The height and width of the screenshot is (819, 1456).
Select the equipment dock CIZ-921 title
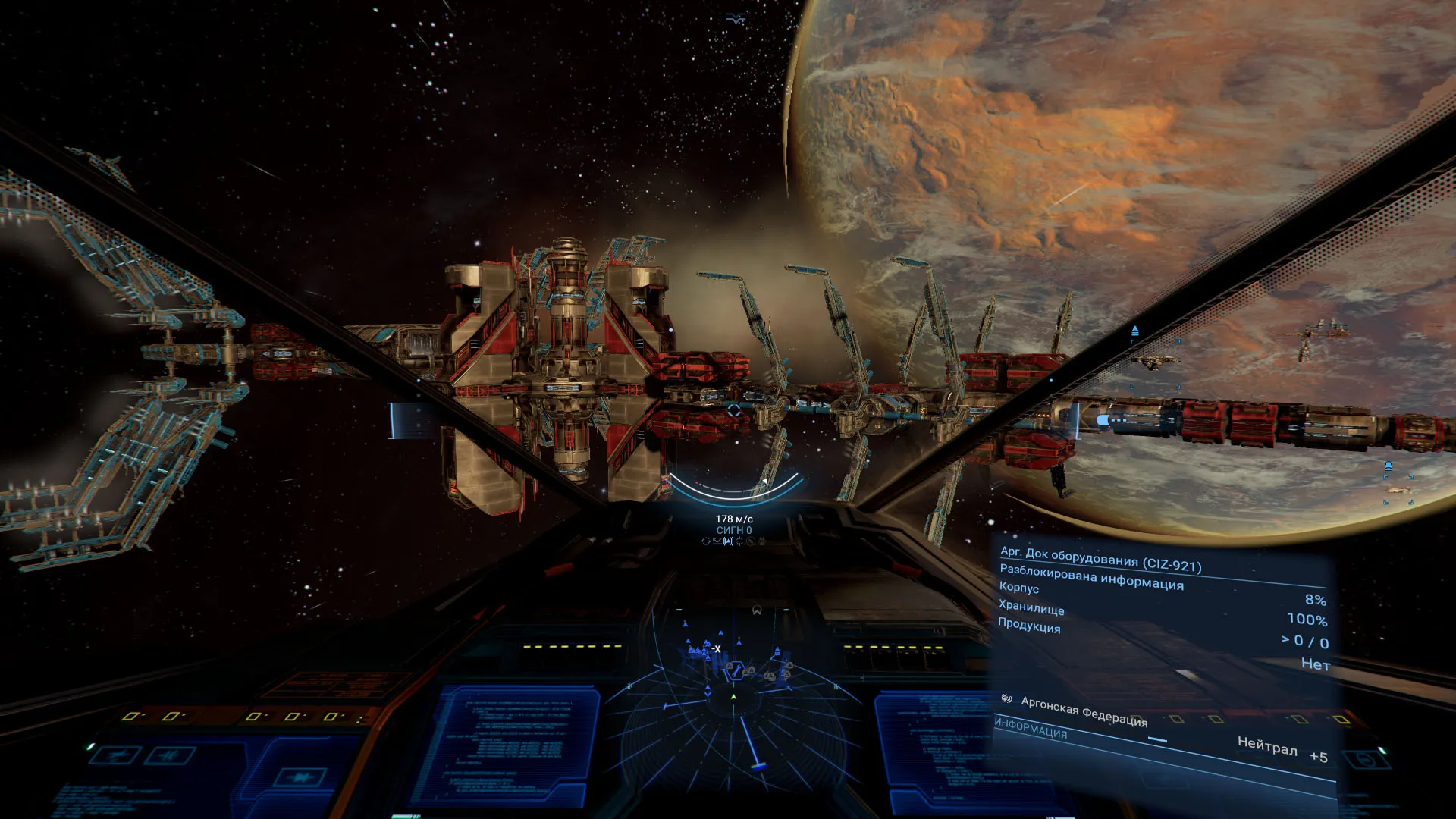click(1100, 559)
